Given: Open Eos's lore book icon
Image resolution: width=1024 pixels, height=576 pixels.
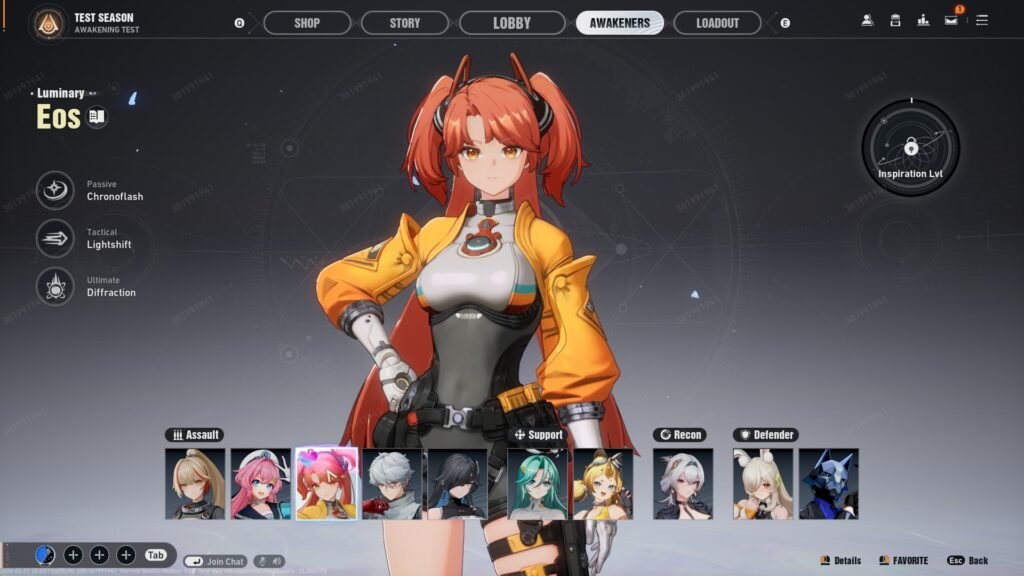Looking at the screenshot, I should point(97,117).
